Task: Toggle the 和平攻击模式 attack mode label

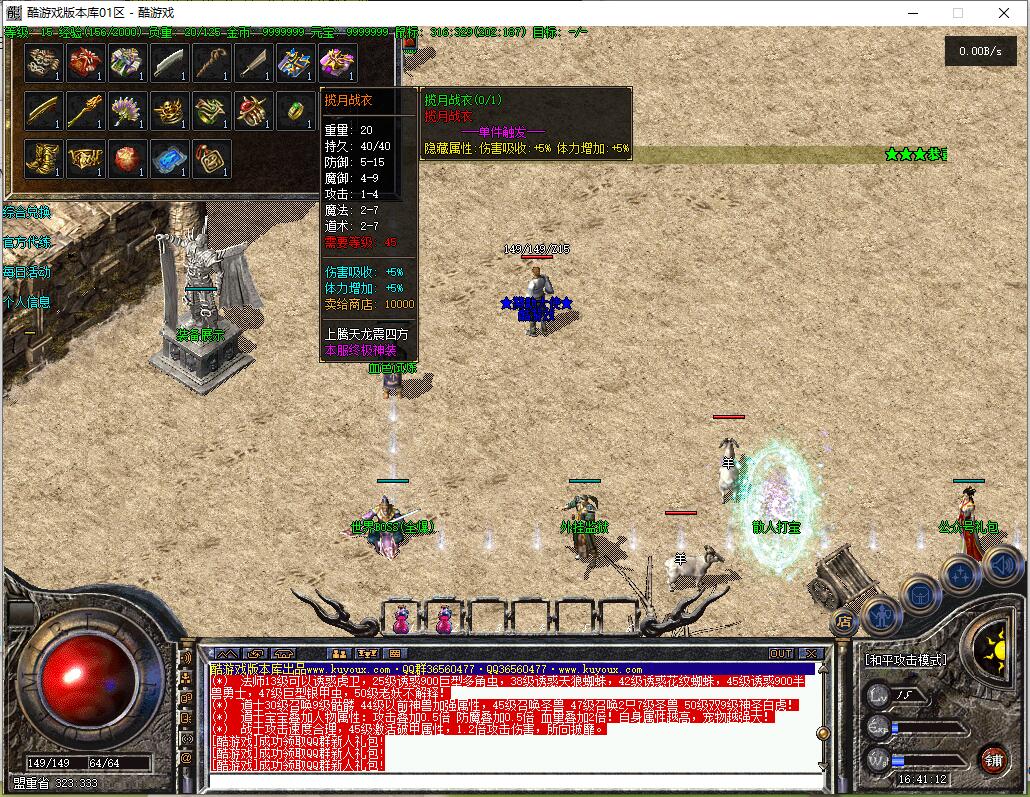Action: pyautogui.click(x=906, y=660)
